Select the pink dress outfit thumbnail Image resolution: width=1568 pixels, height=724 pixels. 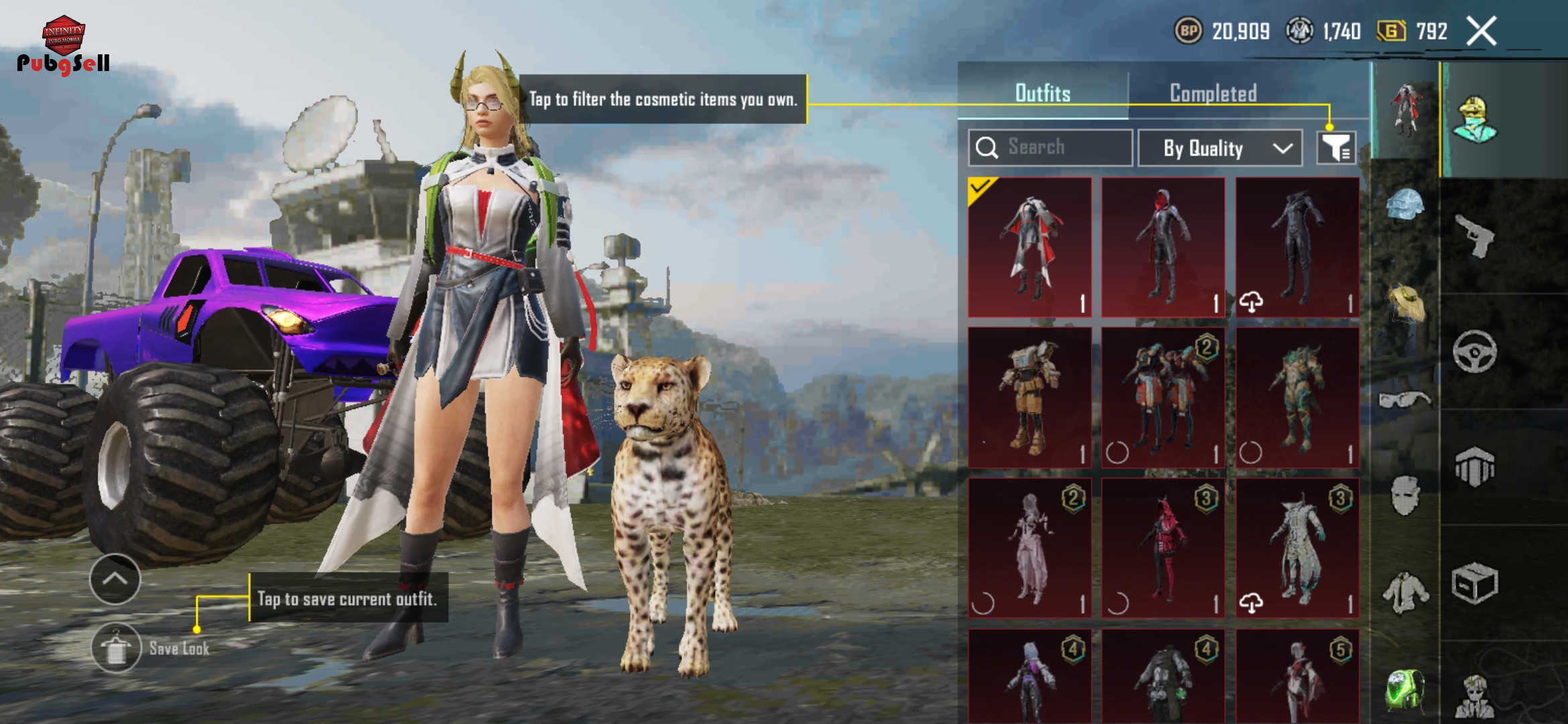[1030, 548]
